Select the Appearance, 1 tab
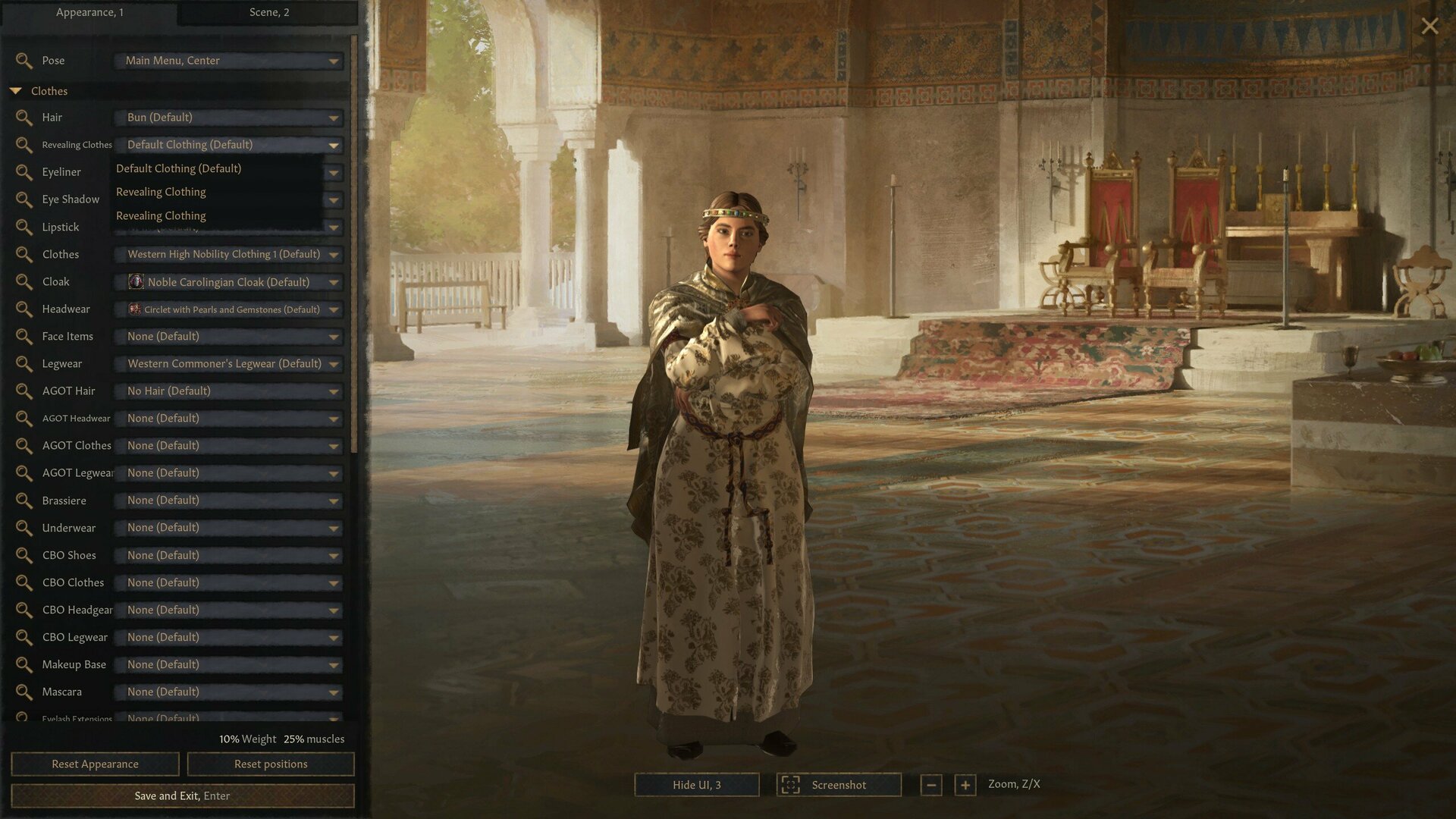The image size is (1456, 819). click(x=91, y=12)
